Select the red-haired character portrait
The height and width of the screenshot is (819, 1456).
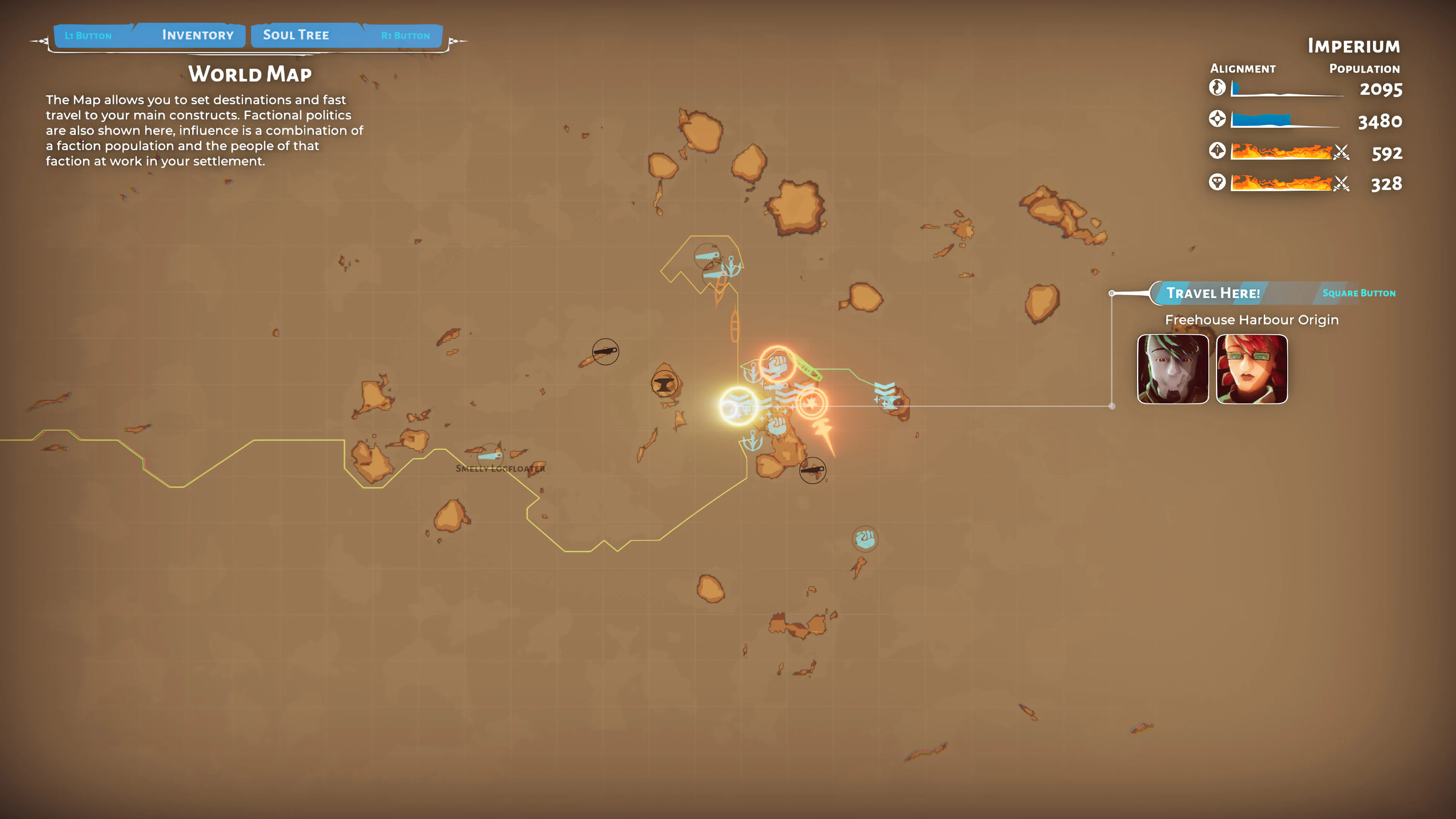coord(1251,369)
